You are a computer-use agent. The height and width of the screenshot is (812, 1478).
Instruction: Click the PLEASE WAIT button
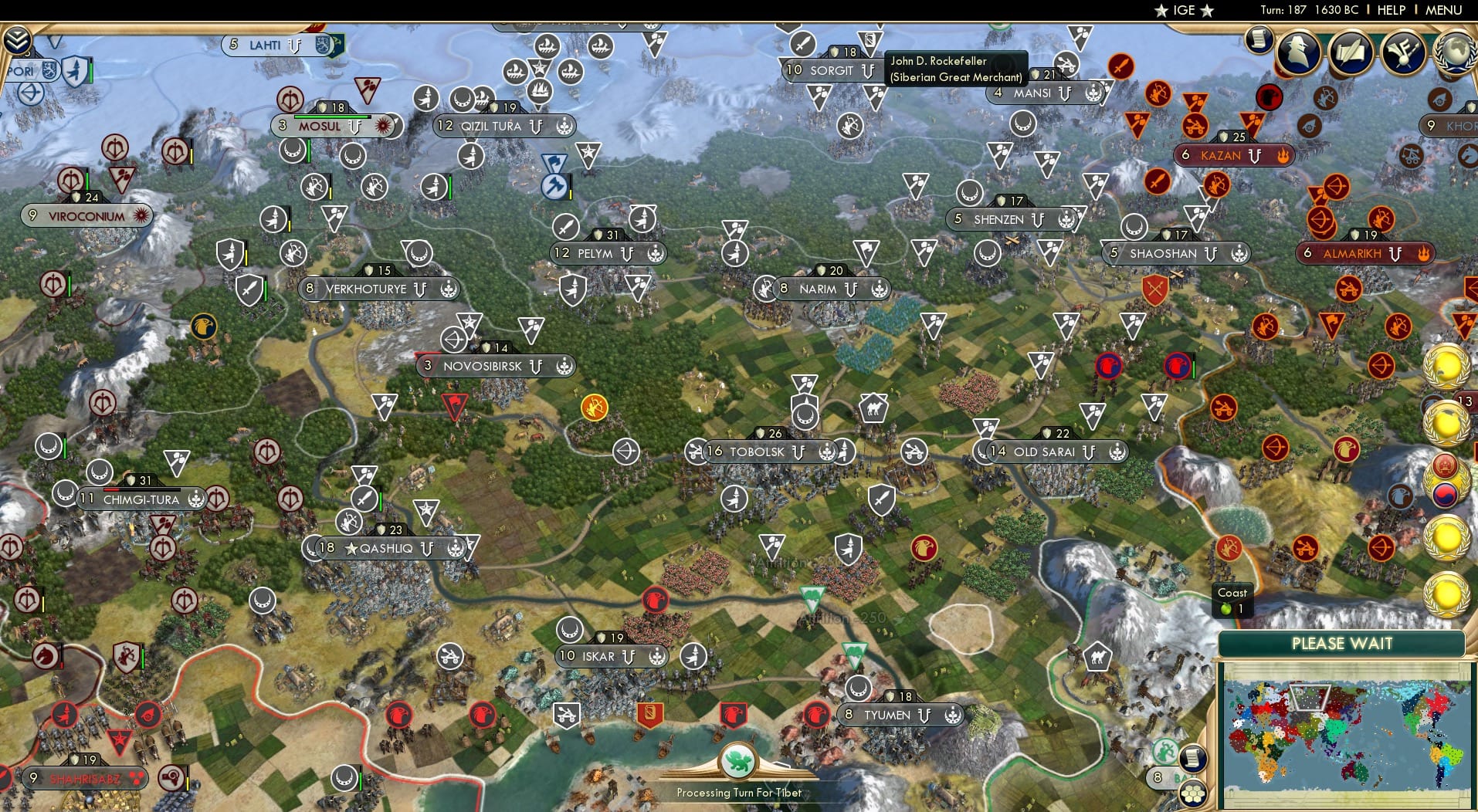tap(1343, 644)
